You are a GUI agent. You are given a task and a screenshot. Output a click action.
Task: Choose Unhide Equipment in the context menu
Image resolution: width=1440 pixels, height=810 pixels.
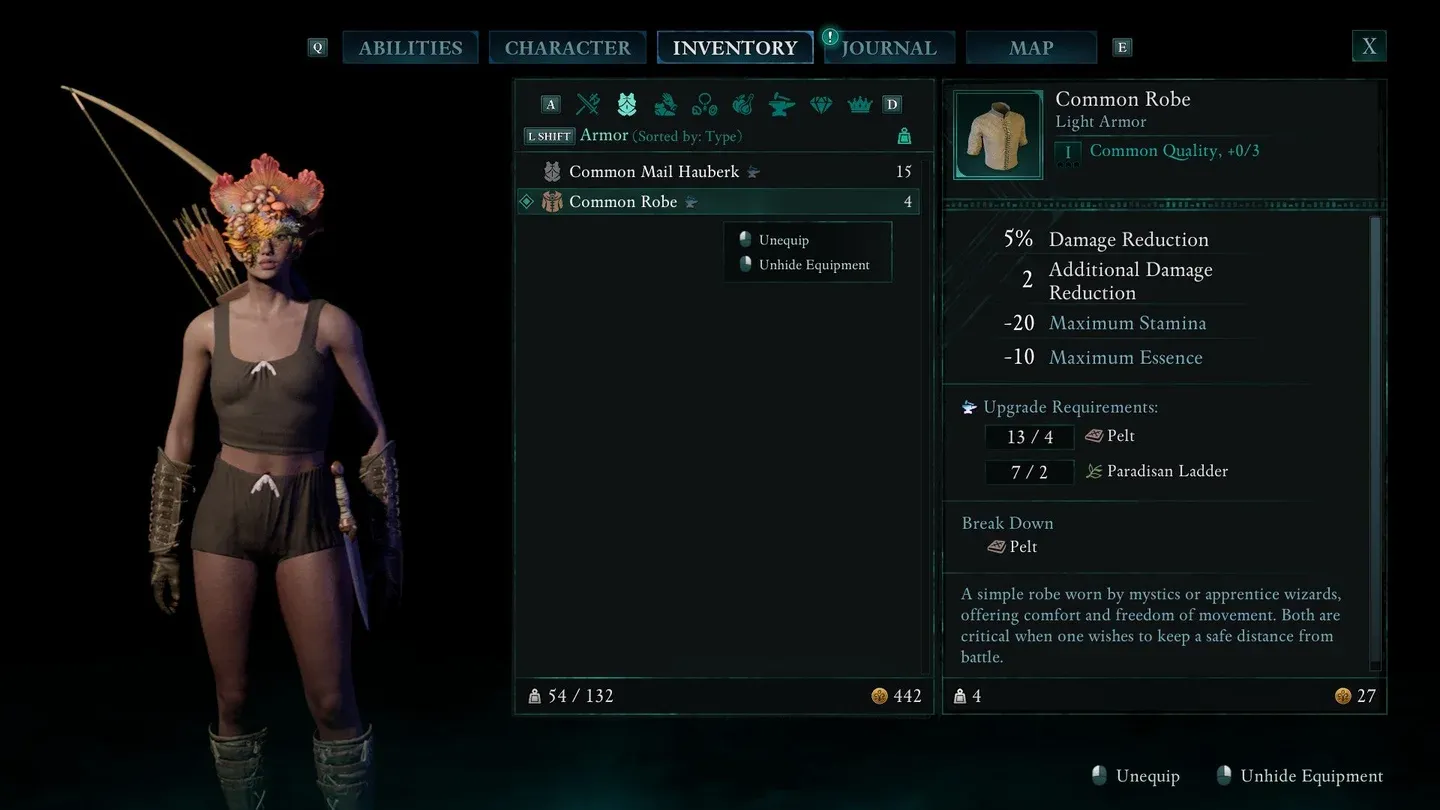tap(814, 265)
